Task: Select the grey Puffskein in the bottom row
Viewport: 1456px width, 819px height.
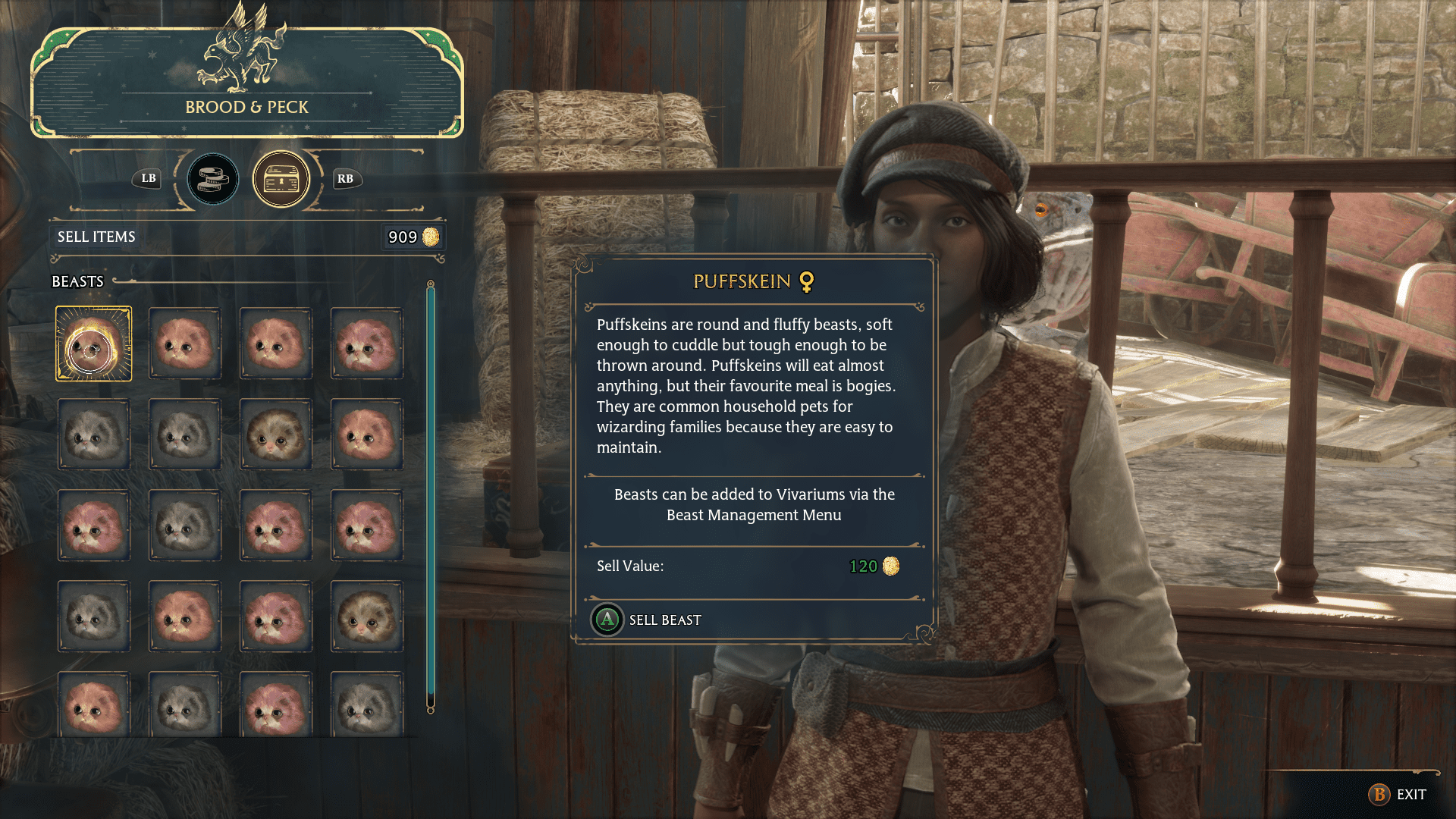Action: pyautogui.click(x=184, y=705)
